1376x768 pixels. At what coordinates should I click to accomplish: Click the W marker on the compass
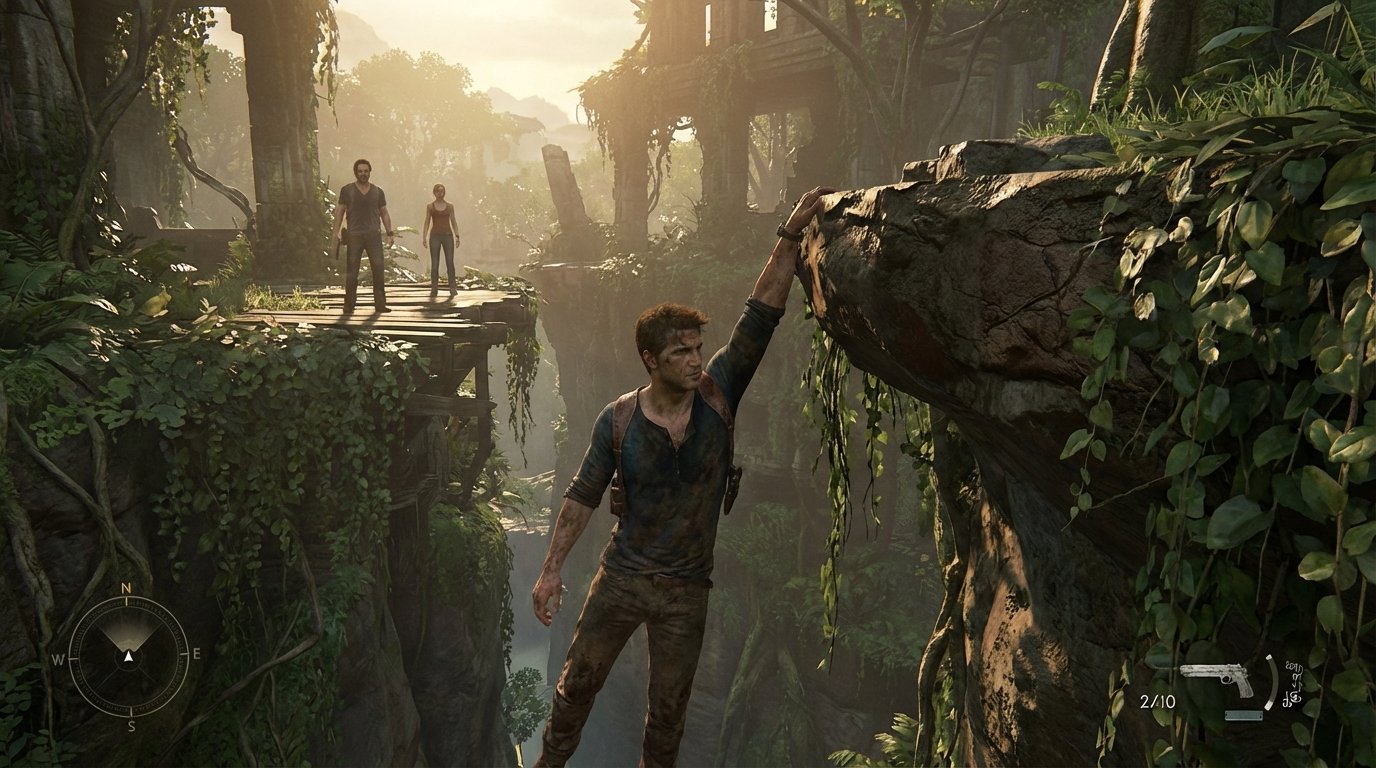coord(58,659)
